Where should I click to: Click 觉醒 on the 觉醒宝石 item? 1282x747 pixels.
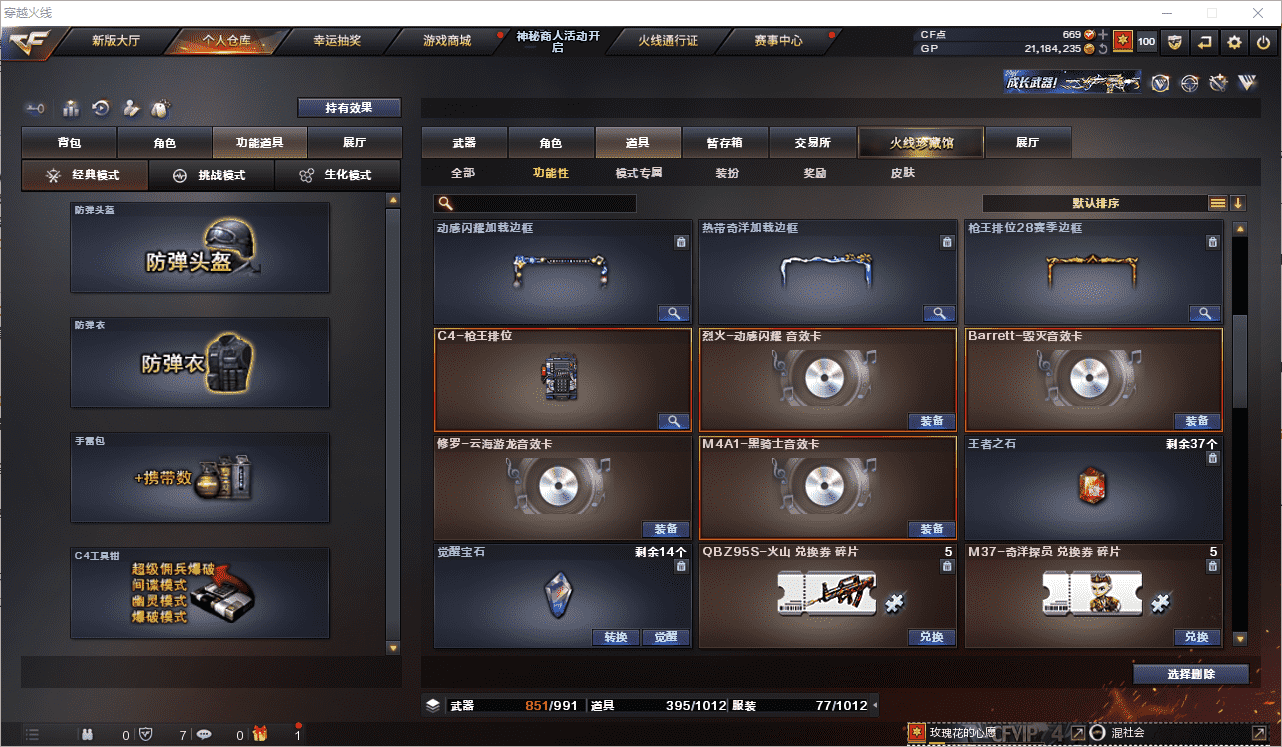(x=665, y=637)
